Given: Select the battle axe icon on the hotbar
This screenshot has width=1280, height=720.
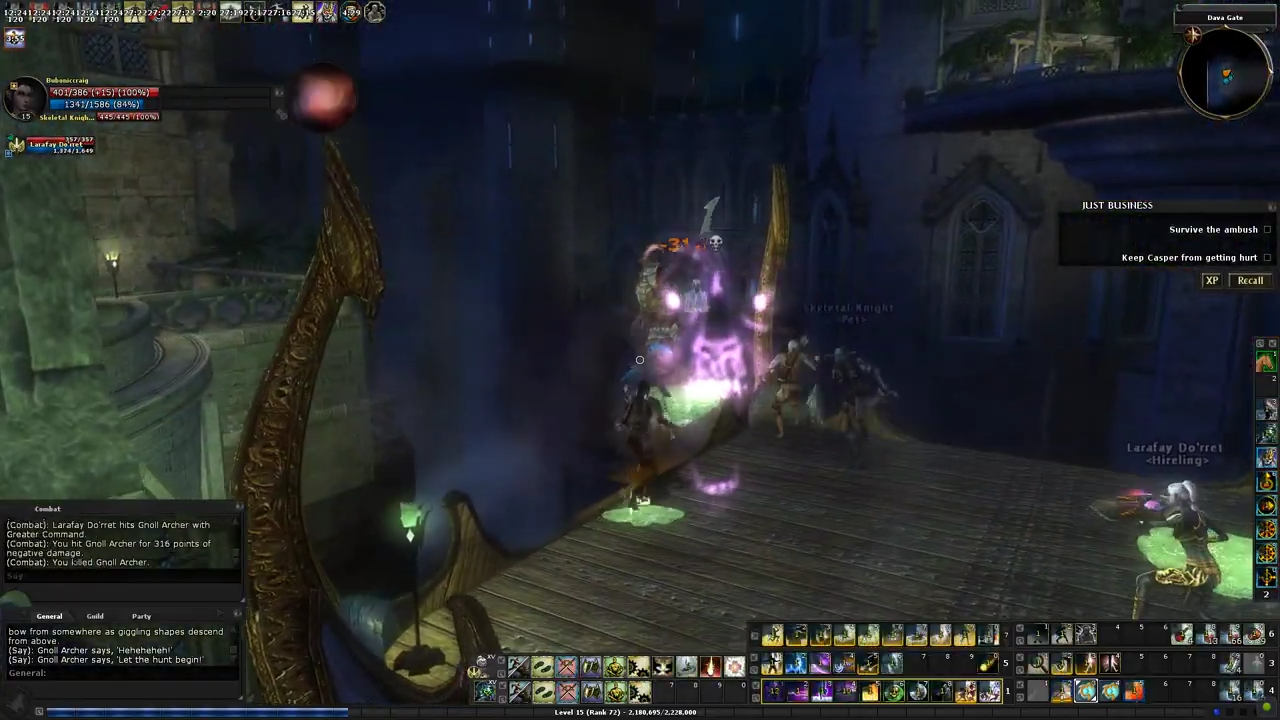Looking at the screenshot, I should (x=567, y=666).
